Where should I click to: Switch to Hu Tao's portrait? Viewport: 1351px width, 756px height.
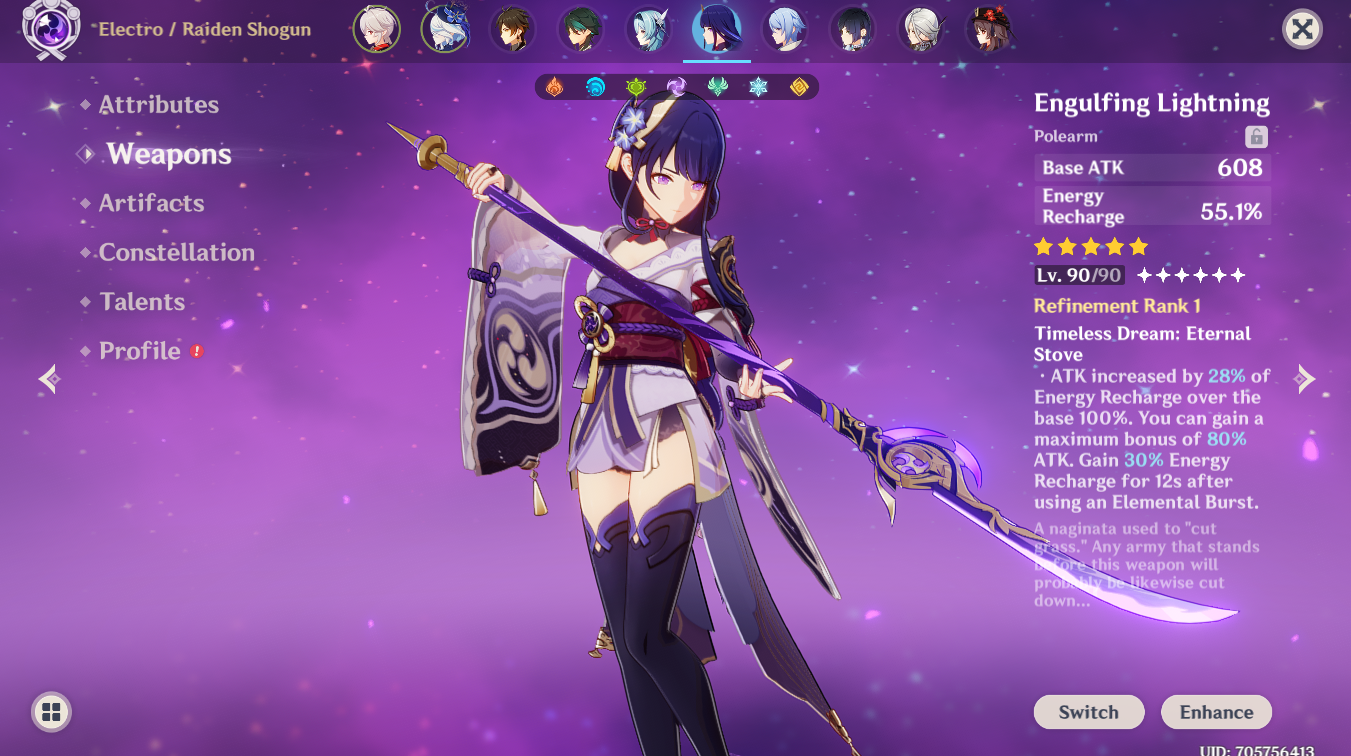point(988,29)
